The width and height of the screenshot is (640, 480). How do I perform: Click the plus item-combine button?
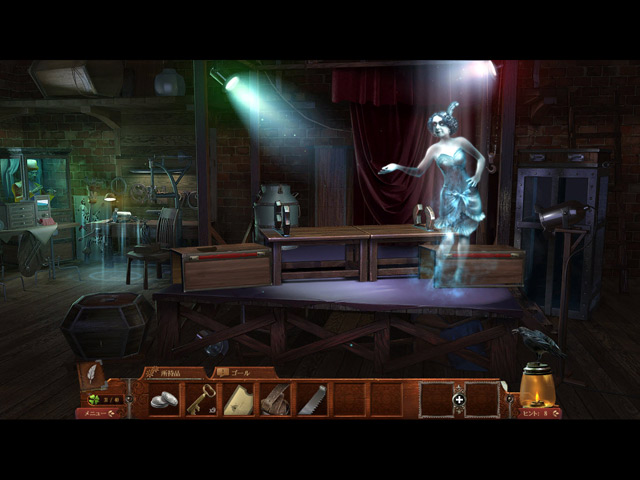459,399
